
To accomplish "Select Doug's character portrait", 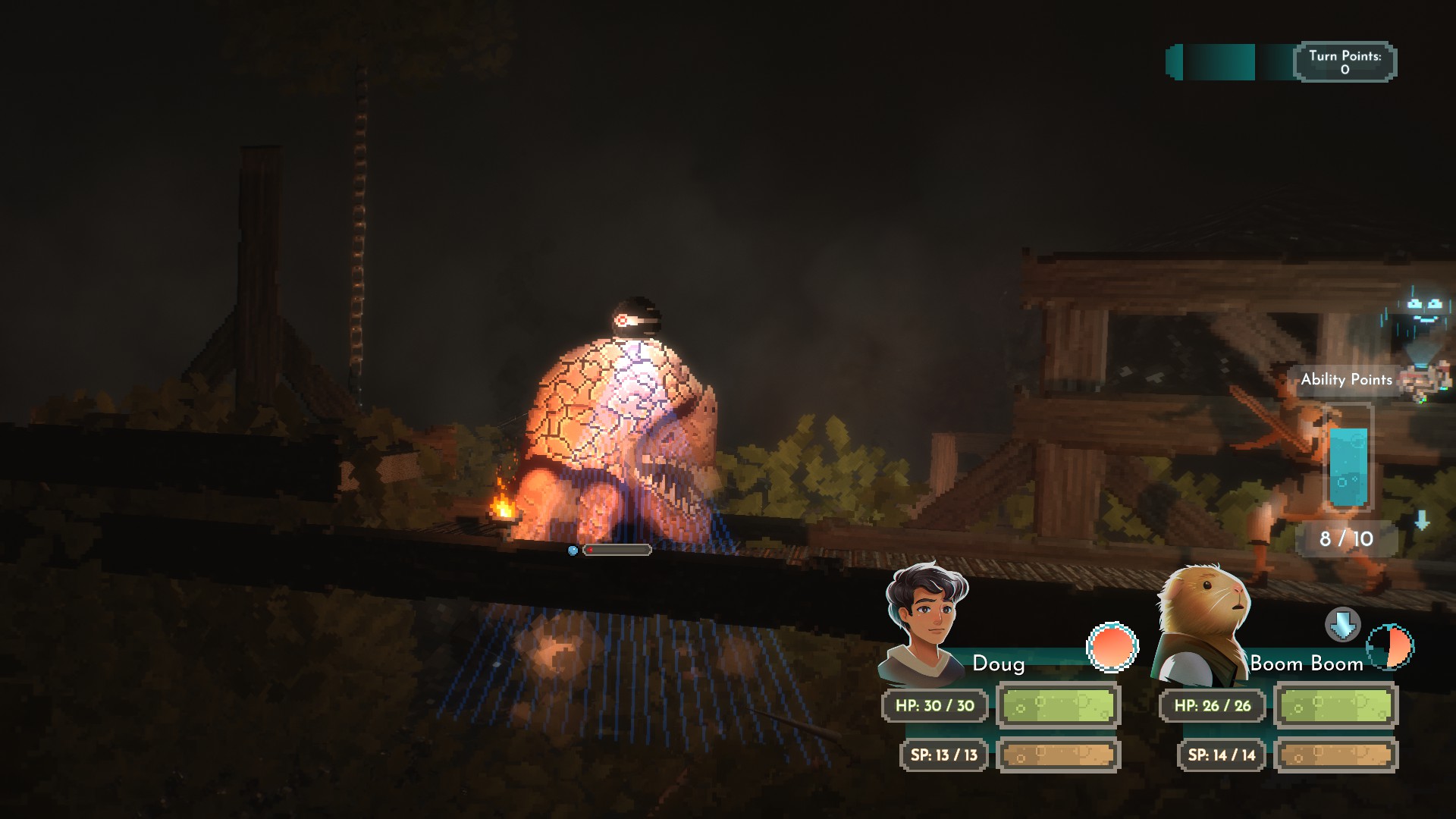I will tap(924, 622).
